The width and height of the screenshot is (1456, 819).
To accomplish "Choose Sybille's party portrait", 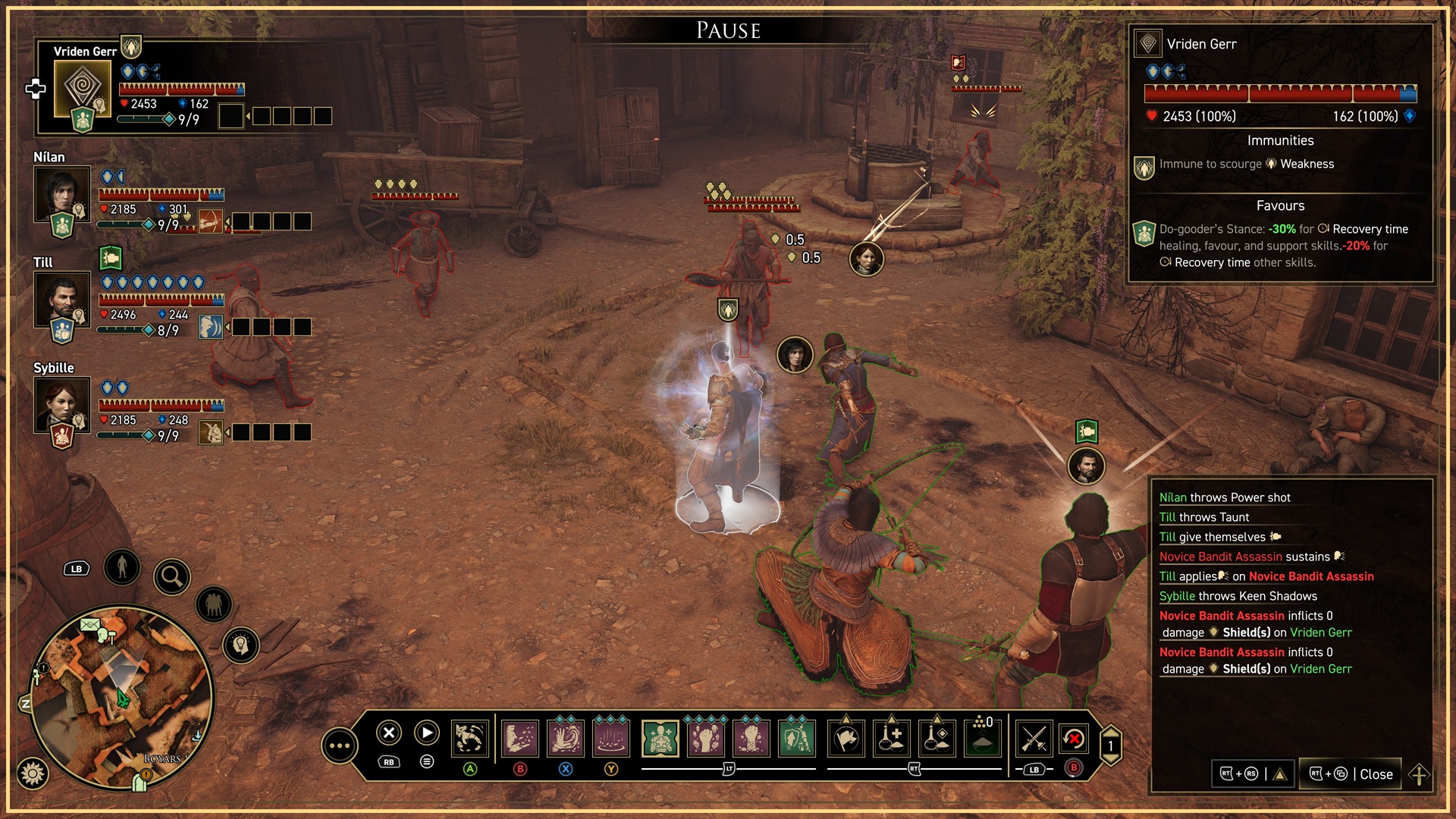I will (61, 404).
